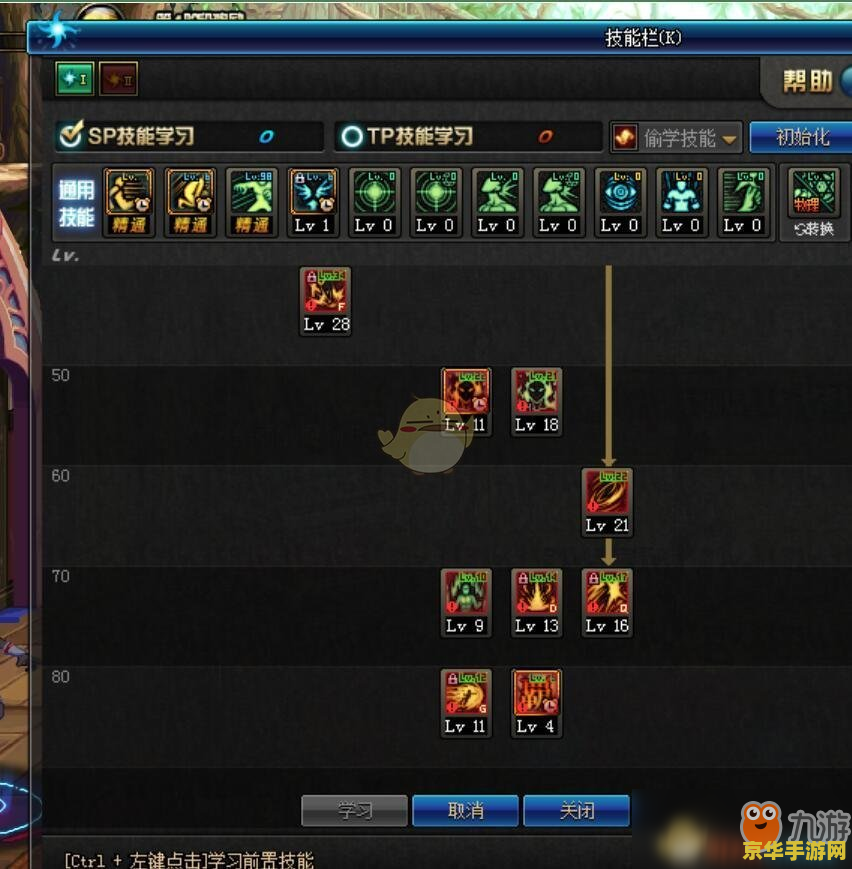Viewport: 852px width, 869px height.
Task: Select the Lv 4 skill icon
Action: click(537, 693)
